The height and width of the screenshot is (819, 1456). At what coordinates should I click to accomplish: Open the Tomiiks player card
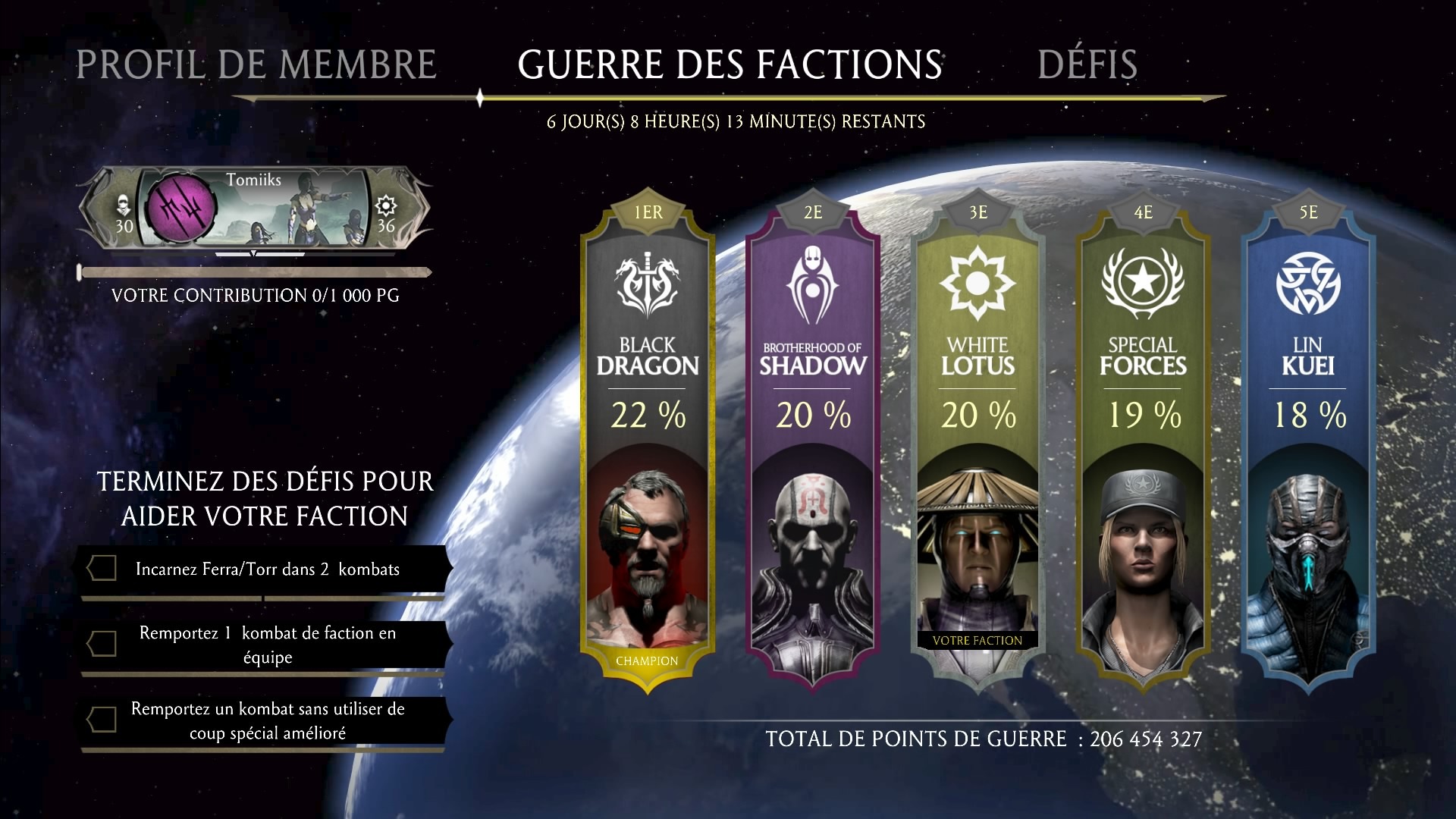pos(254,209)
